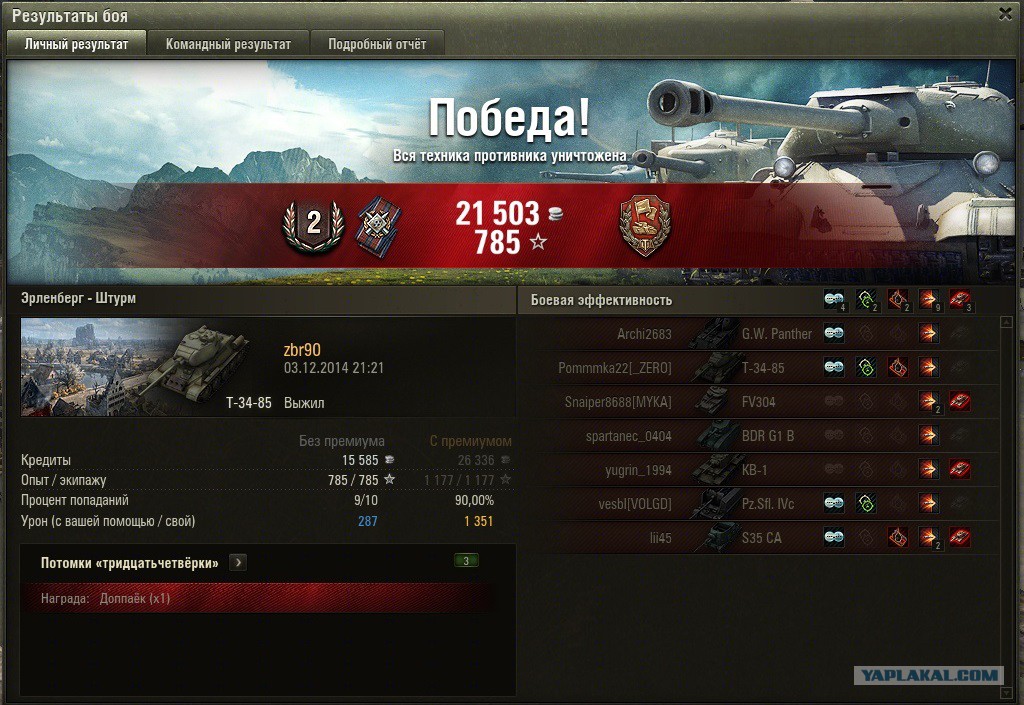Click the spartanec_0404 BDR G1 B row
The width and height of the screenshot is (1024, 705).
pos(760,436)
